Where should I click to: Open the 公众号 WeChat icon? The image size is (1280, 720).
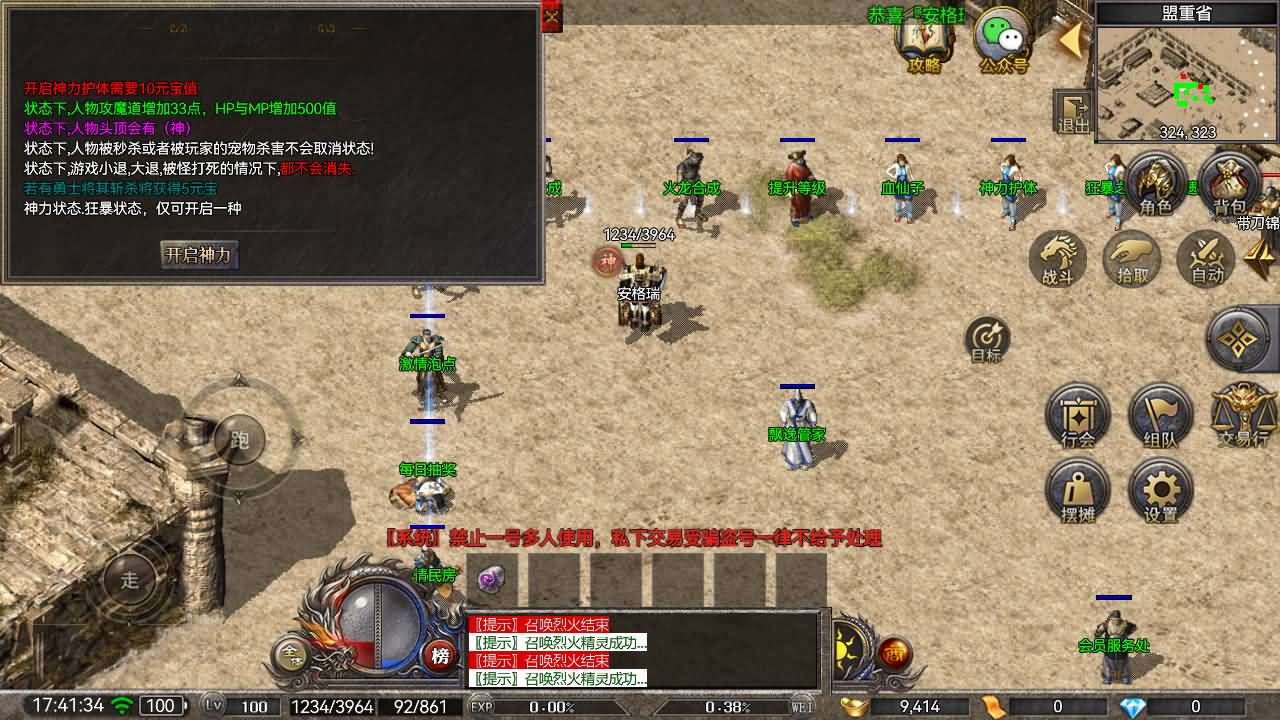tap(1003, 42)
